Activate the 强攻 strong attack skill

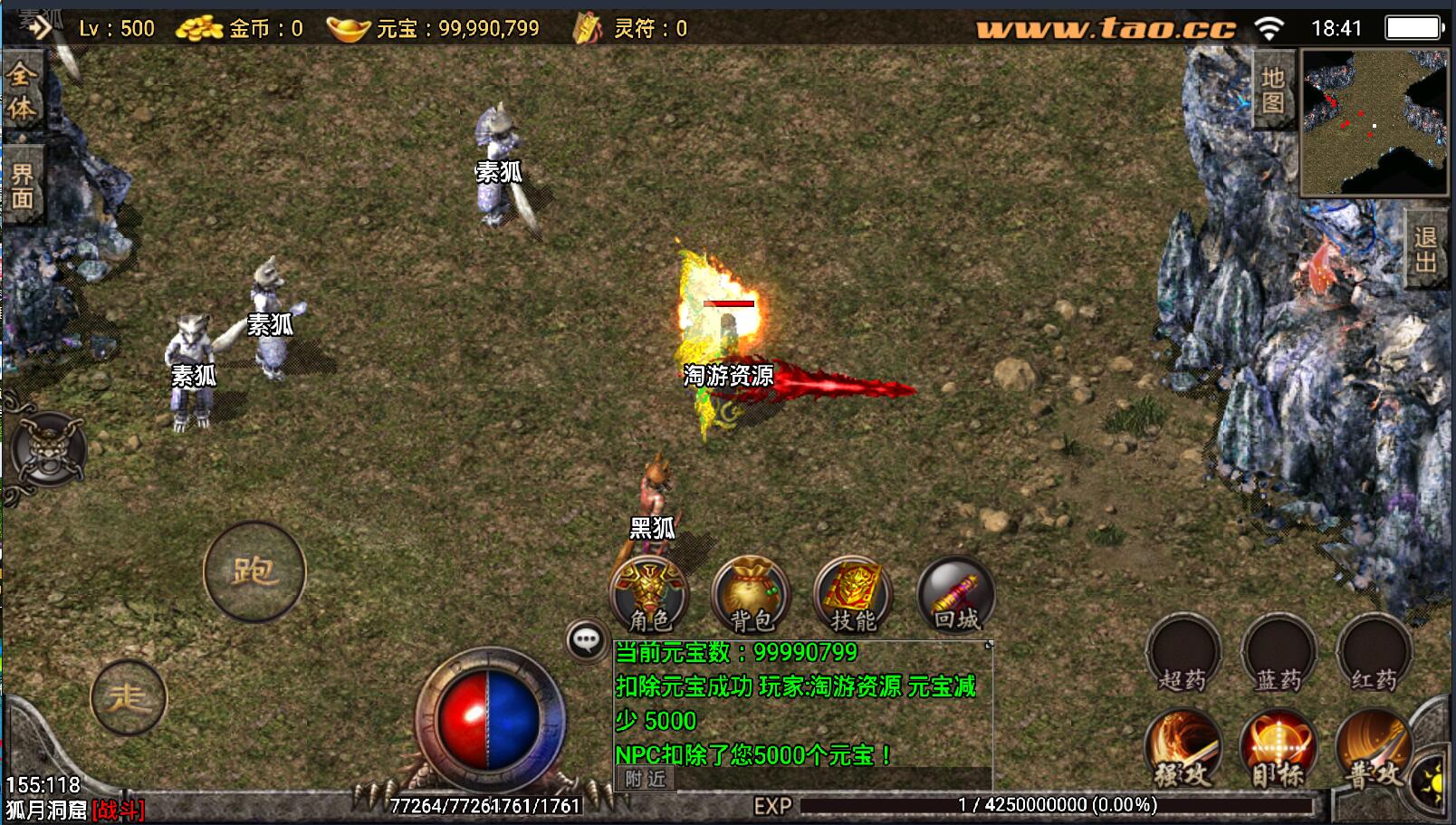pyautogui.click(x=1183, y=748)
